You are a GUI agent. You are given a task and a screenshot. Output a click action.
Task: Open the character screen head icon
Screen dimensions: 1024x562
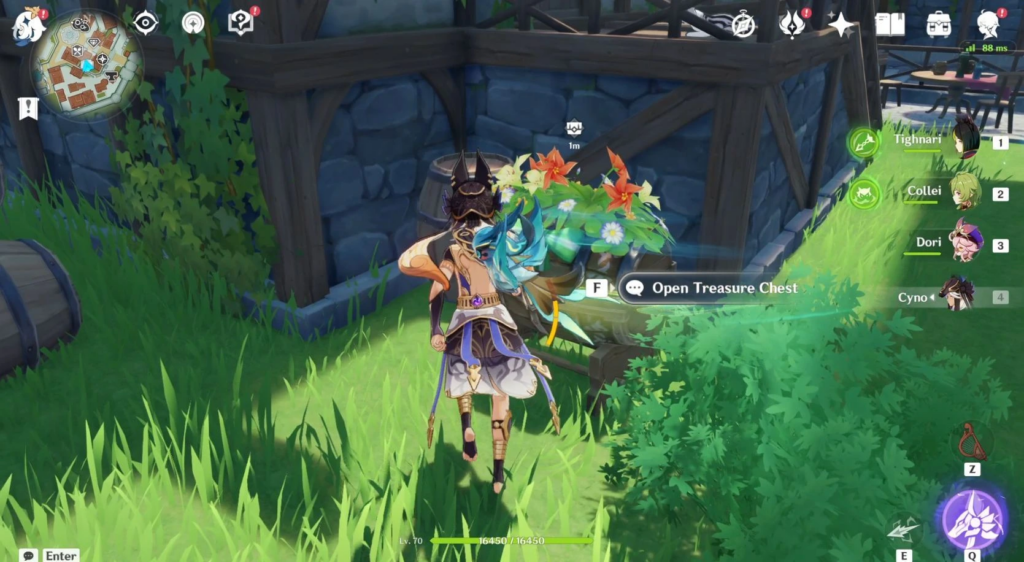[x=988, y=24]
